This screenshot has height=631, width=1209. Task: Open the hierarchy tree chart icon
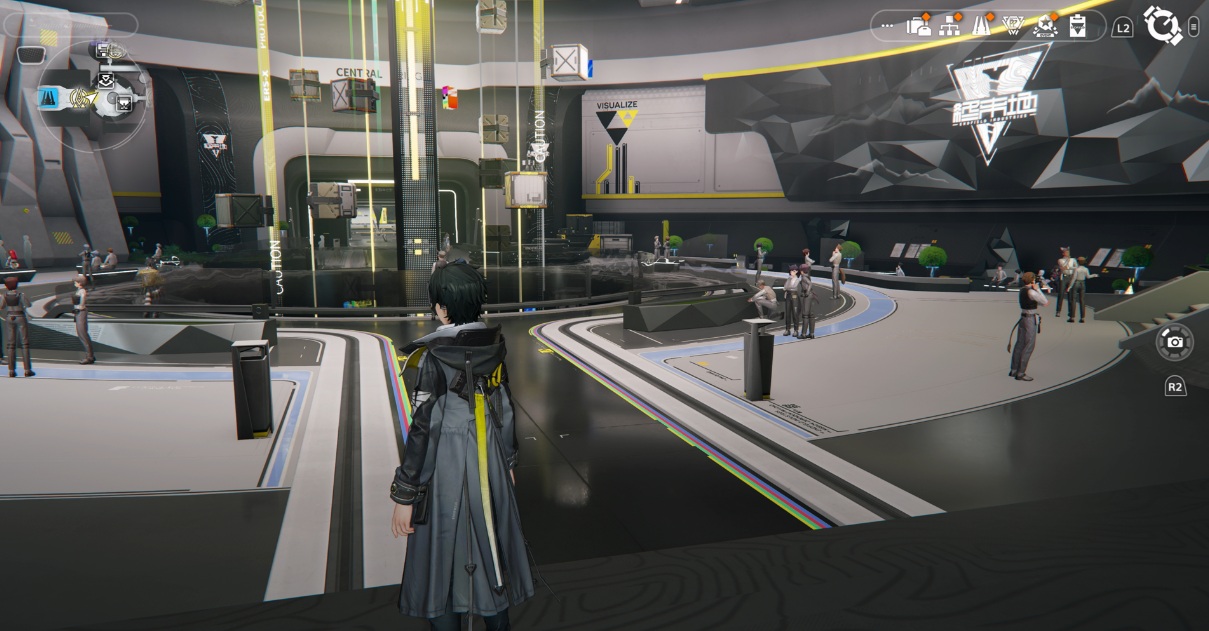point(950,26)
